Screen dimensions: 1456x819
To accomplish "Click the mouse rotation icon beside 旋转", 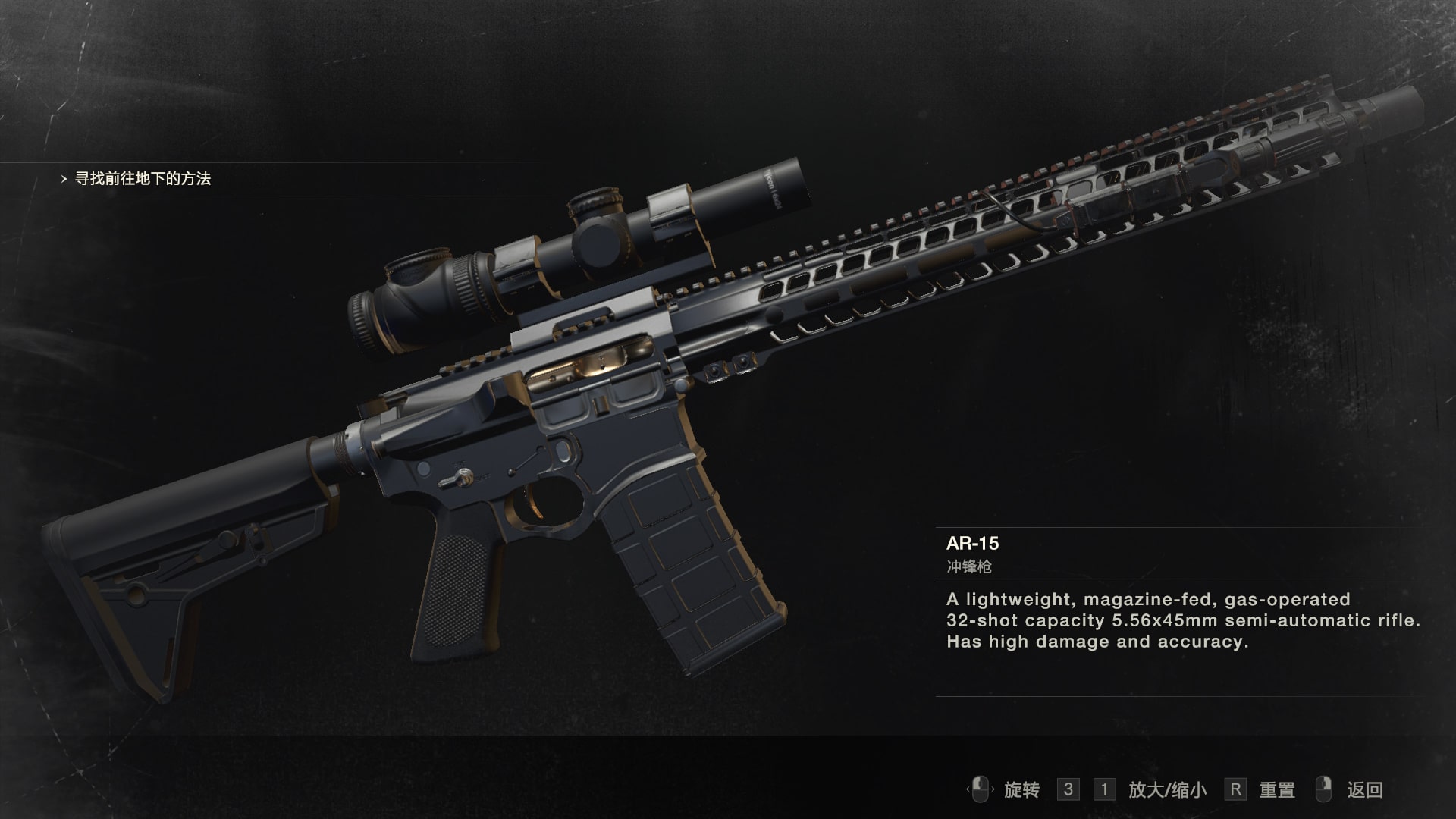I will pyautogui.click(x=980, y=790).
